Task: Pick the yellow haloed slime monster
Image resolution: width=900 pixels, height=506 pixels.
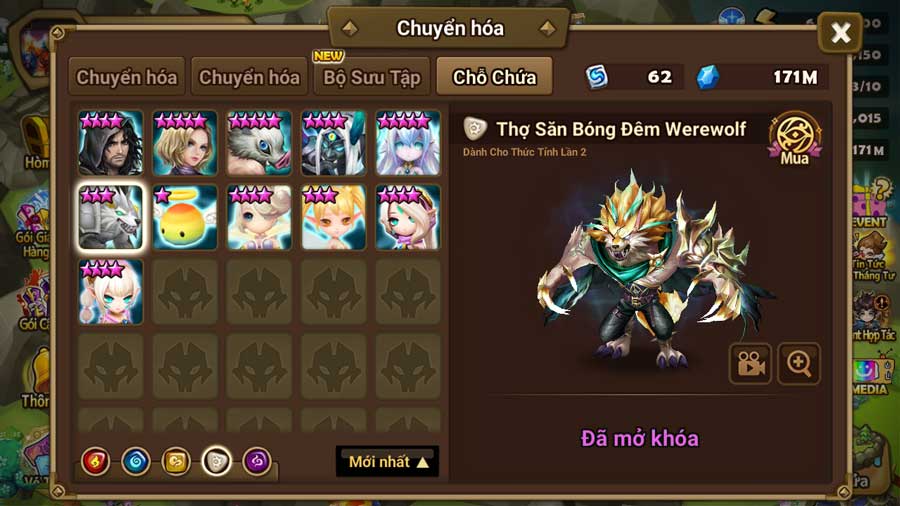Action: point(185,217)
